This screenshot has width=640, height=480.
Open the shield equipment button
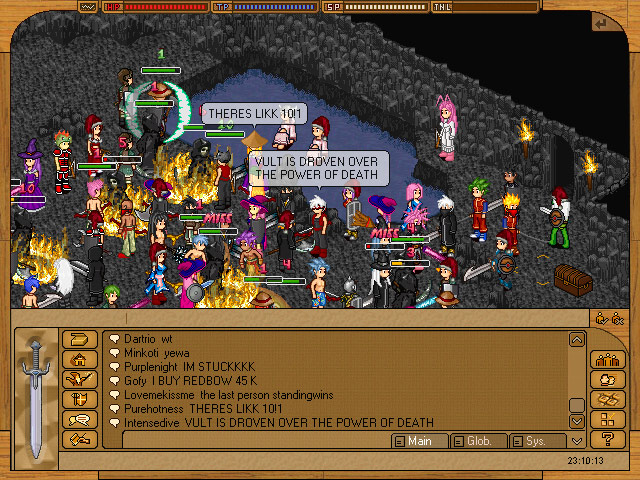coord(79,400)
